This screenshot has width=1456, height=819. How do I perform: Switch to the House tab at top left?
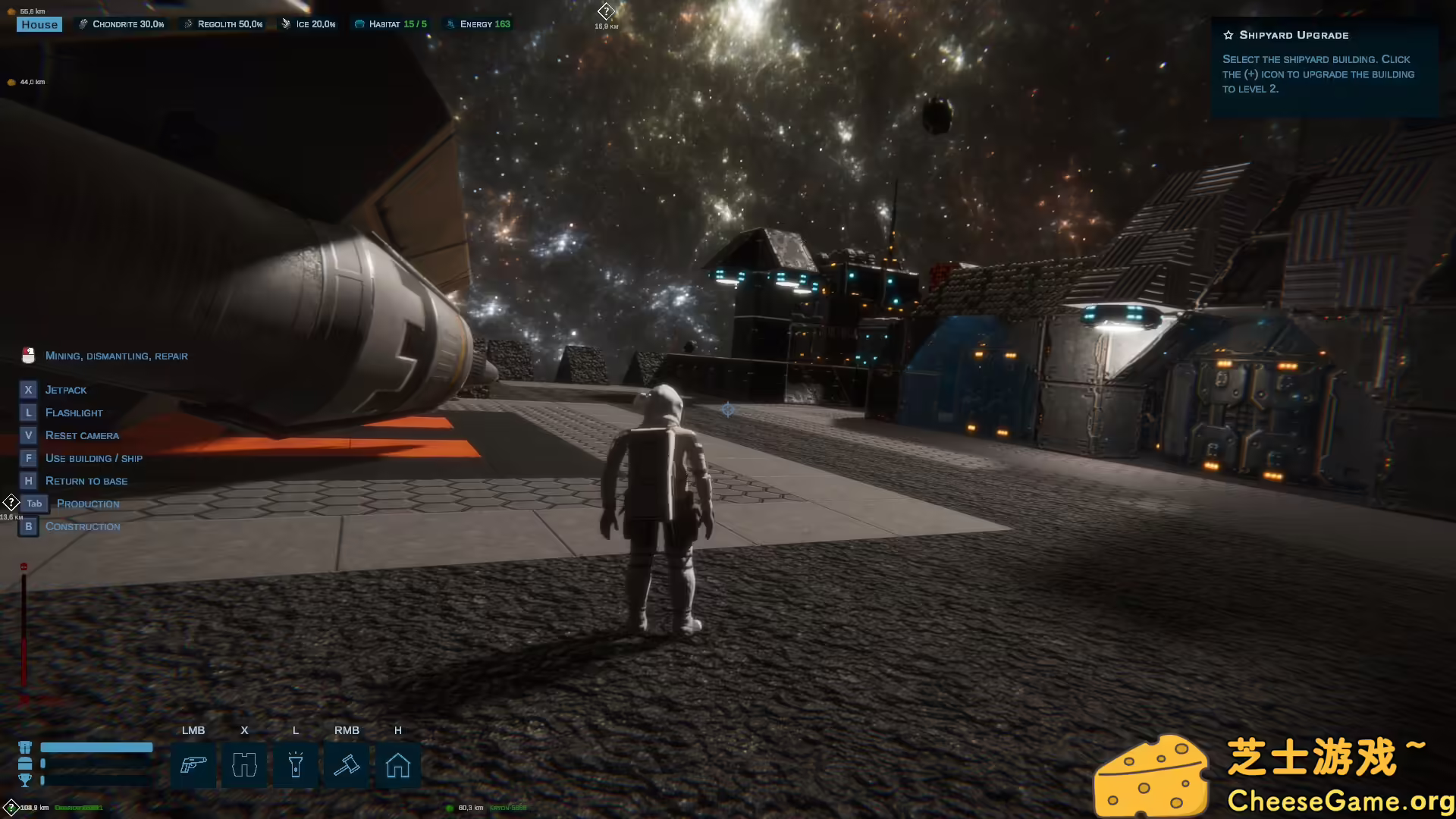tap(39, 24)
